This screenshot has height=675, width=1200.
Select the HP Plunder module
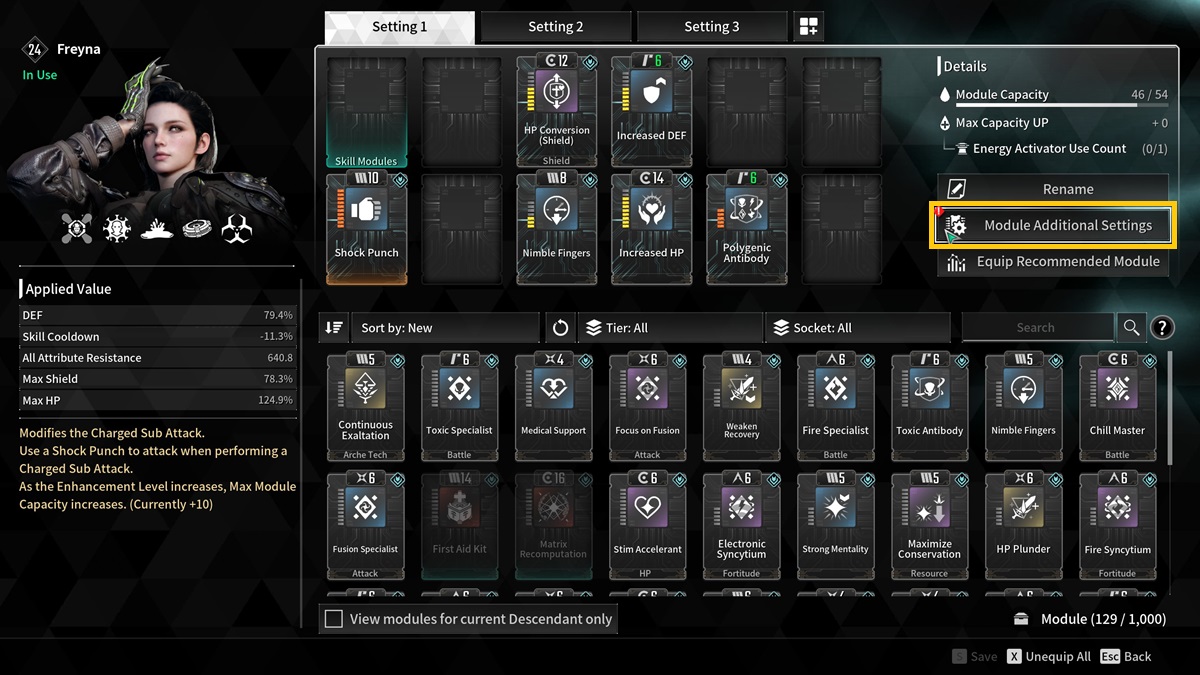1023,525
